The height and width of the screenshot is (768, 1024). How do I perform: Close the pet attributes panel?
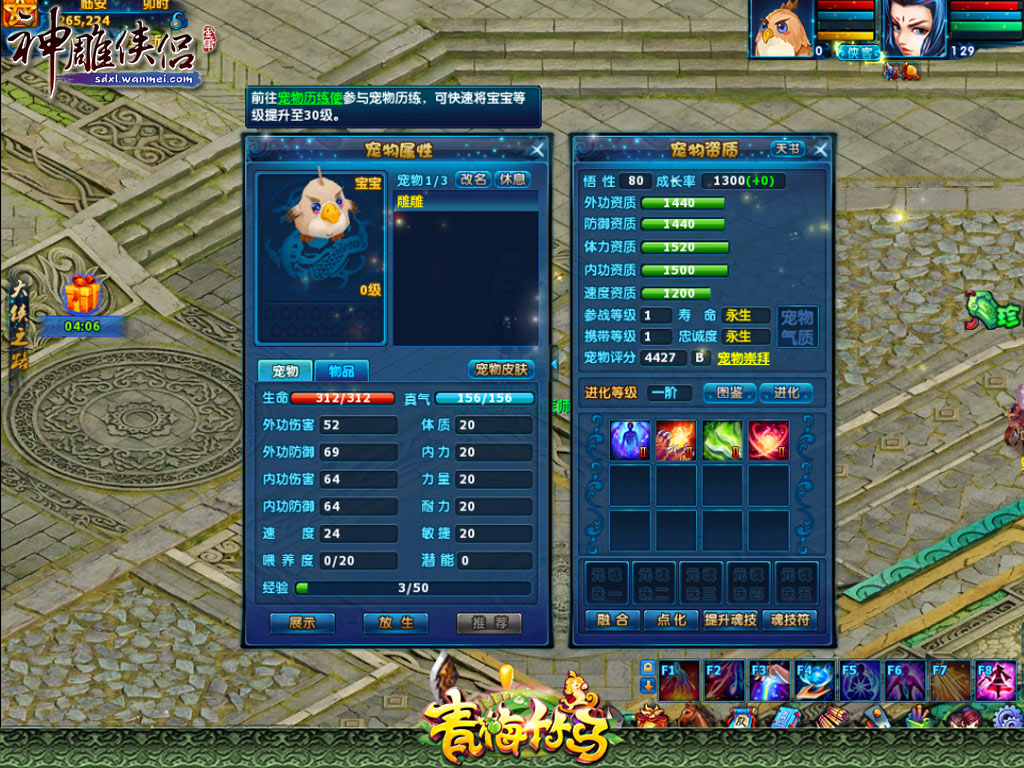[537, 150]
